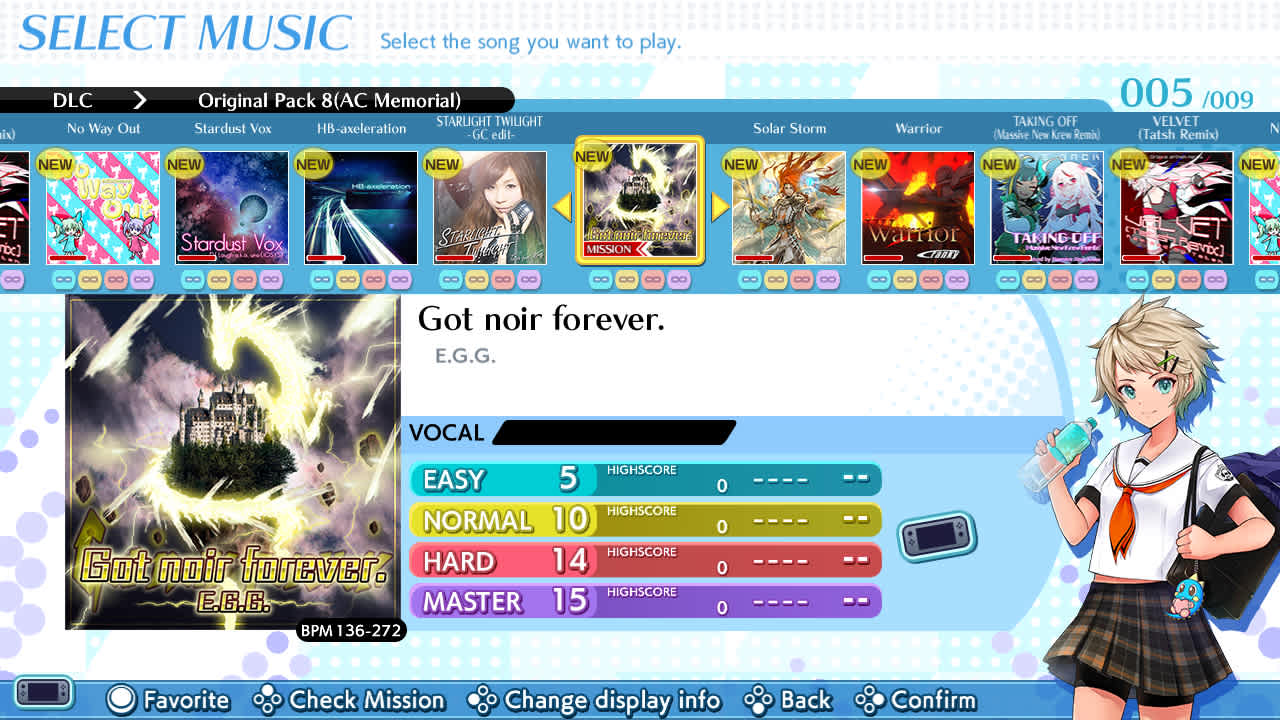Image resolution: width=1280 pixels, height=720 pixels.
Task: Click the NEW badge on the Solar Storm jacket
Action: pos(741,164)
